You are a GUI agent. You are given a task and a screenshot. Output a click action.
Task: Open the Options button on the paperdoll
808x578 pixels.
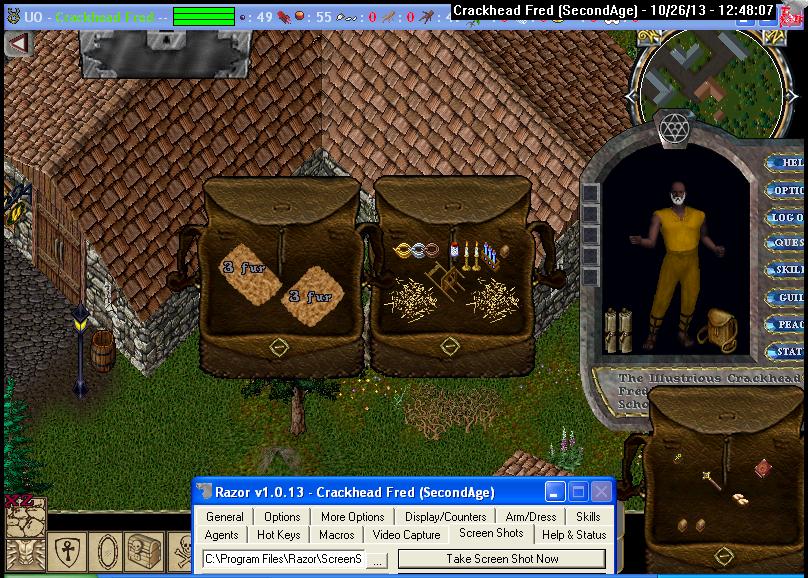pyautogui.click(x=789, y=190)
